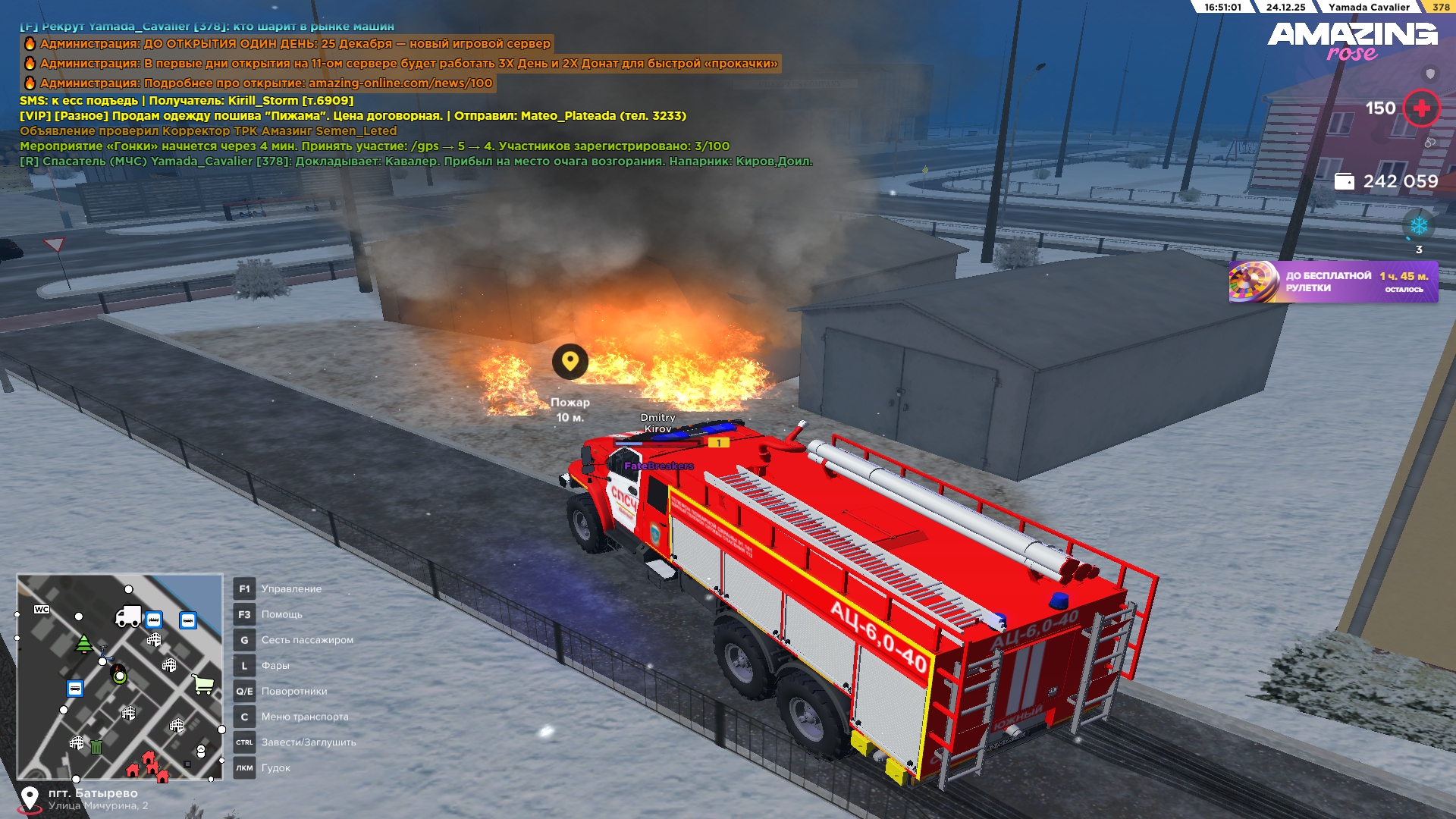Click the wallet money icon
Image resolution: width=1456 pixels, height=819 pixels.
pyautogui.click(x=1344, y=181)
